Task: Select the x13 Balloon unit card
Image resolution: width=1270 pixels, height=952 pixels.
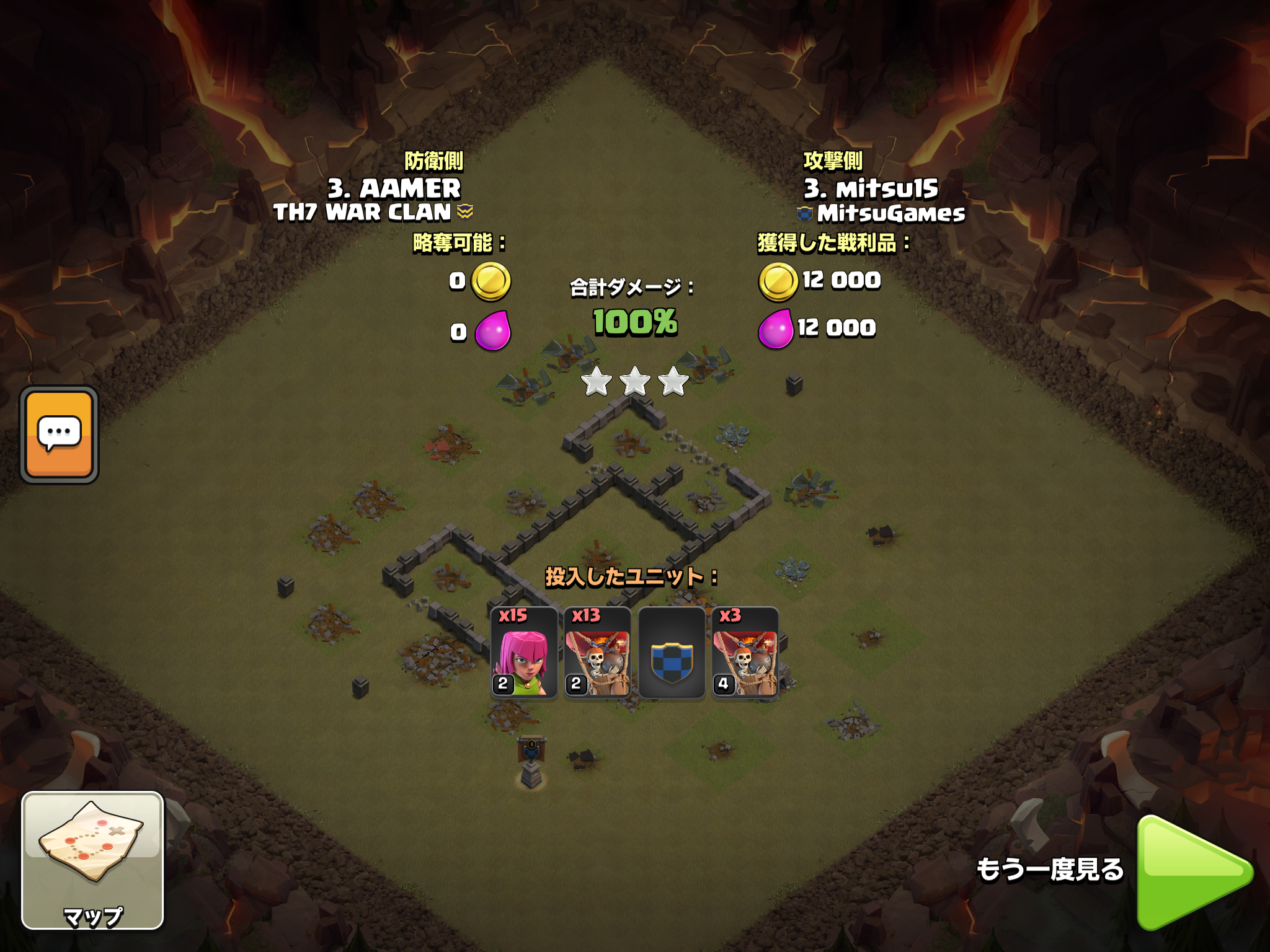Action: (x=597, y=653)
